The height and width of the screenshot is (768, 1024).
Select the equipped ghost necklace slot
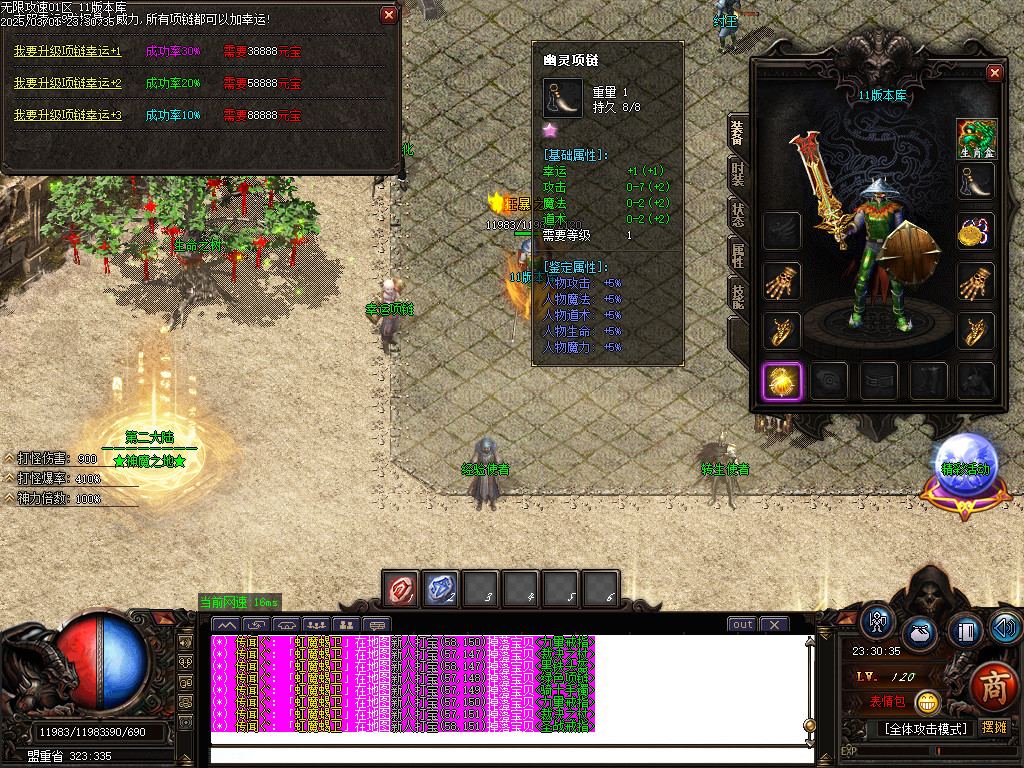(976, 182)
